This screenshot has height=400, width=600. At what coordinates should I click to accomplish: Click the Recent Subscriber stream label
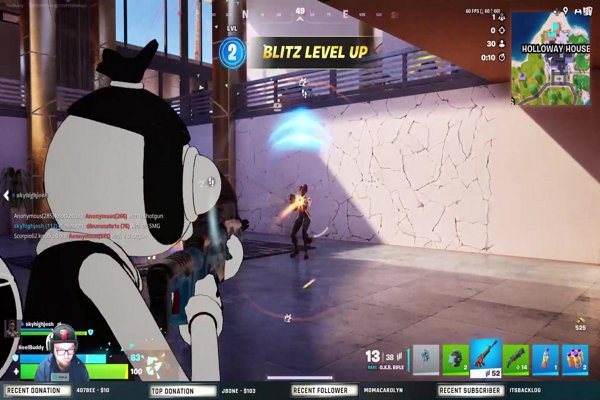tap(470, 390)
